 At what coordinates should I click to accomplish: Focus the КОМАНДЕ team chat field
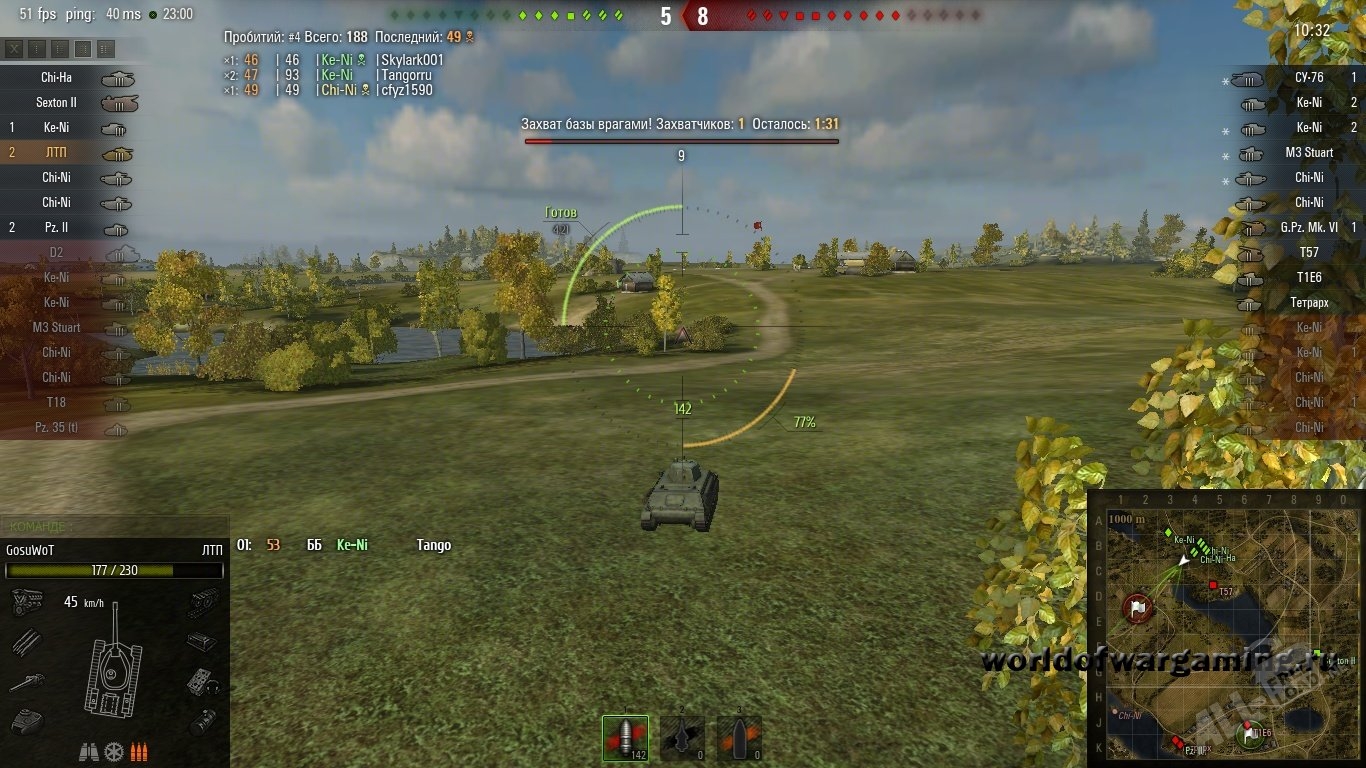pyautogui.click(x=115, y=526)
